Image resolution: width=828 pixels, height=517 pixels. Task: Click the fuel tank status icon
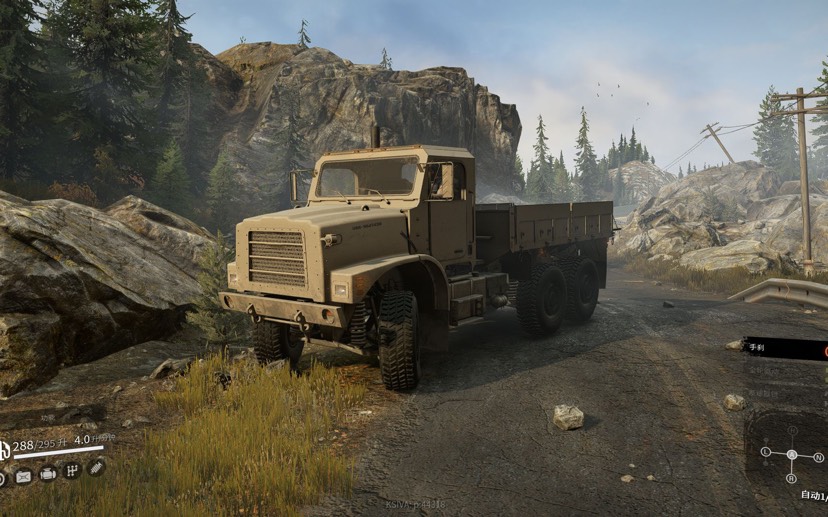pos(23,477)
